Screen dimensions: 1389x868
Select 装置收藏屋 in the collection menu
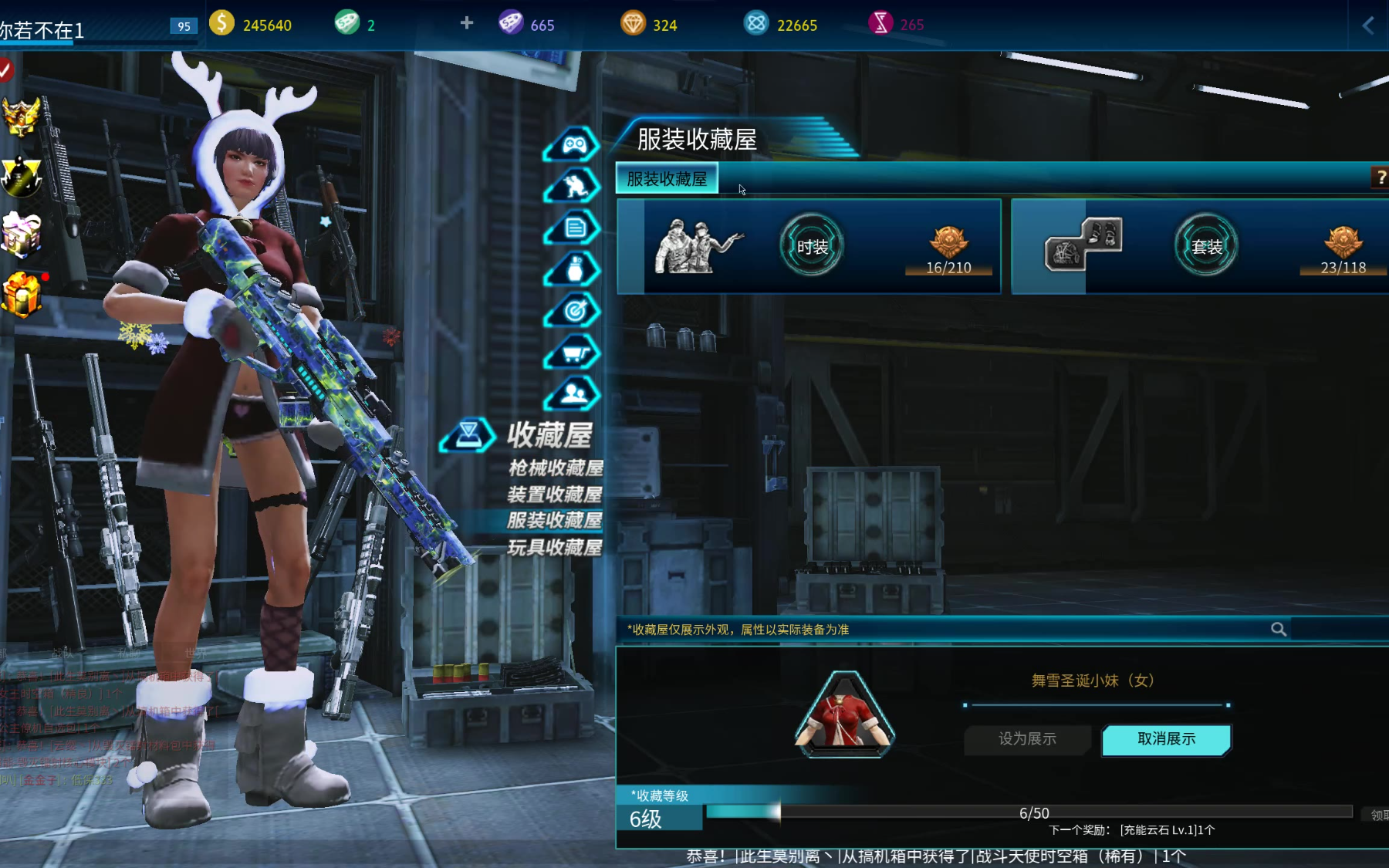(x=554, y=494)
